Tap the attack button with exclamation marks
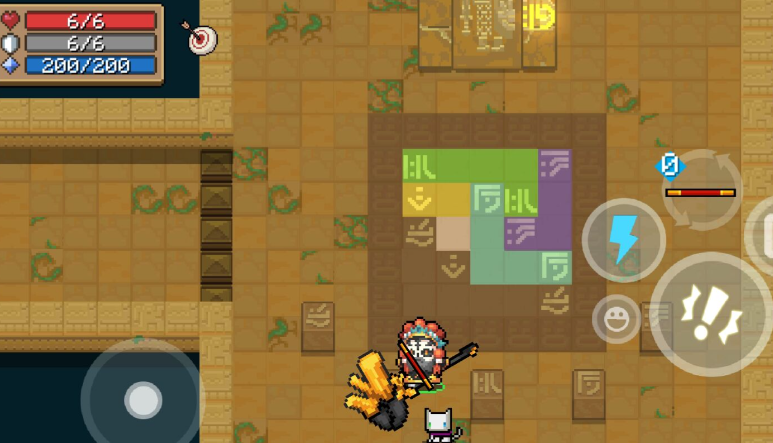773x443 pixels. click(711, 313)
